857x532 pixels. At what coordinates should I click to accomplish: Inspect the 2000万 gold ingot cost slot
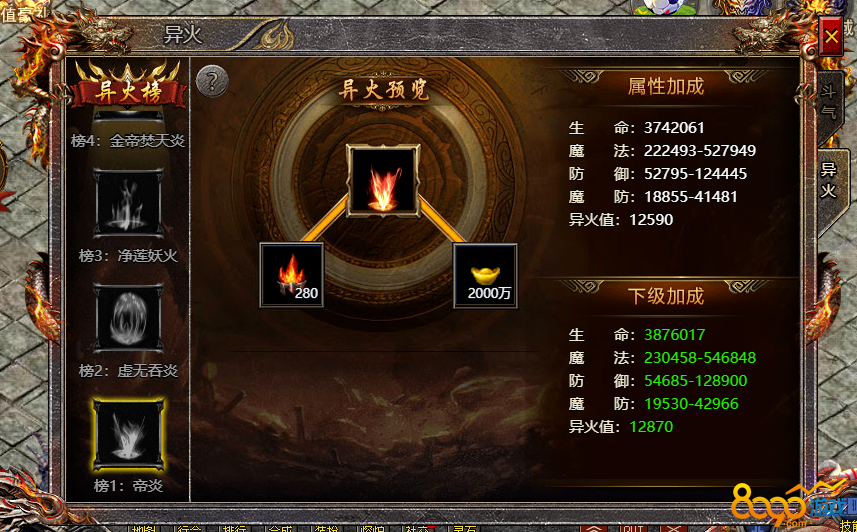coord(485,274)
